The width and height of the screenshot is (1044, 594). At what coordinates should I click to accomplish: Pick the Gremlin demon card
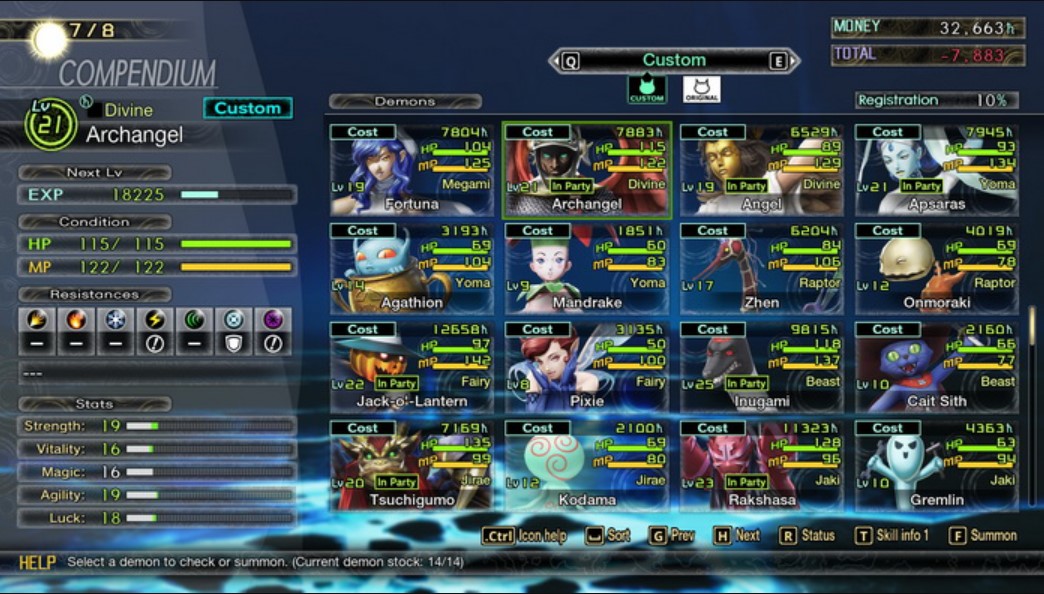pyautogui.click(x=937, y=465)
